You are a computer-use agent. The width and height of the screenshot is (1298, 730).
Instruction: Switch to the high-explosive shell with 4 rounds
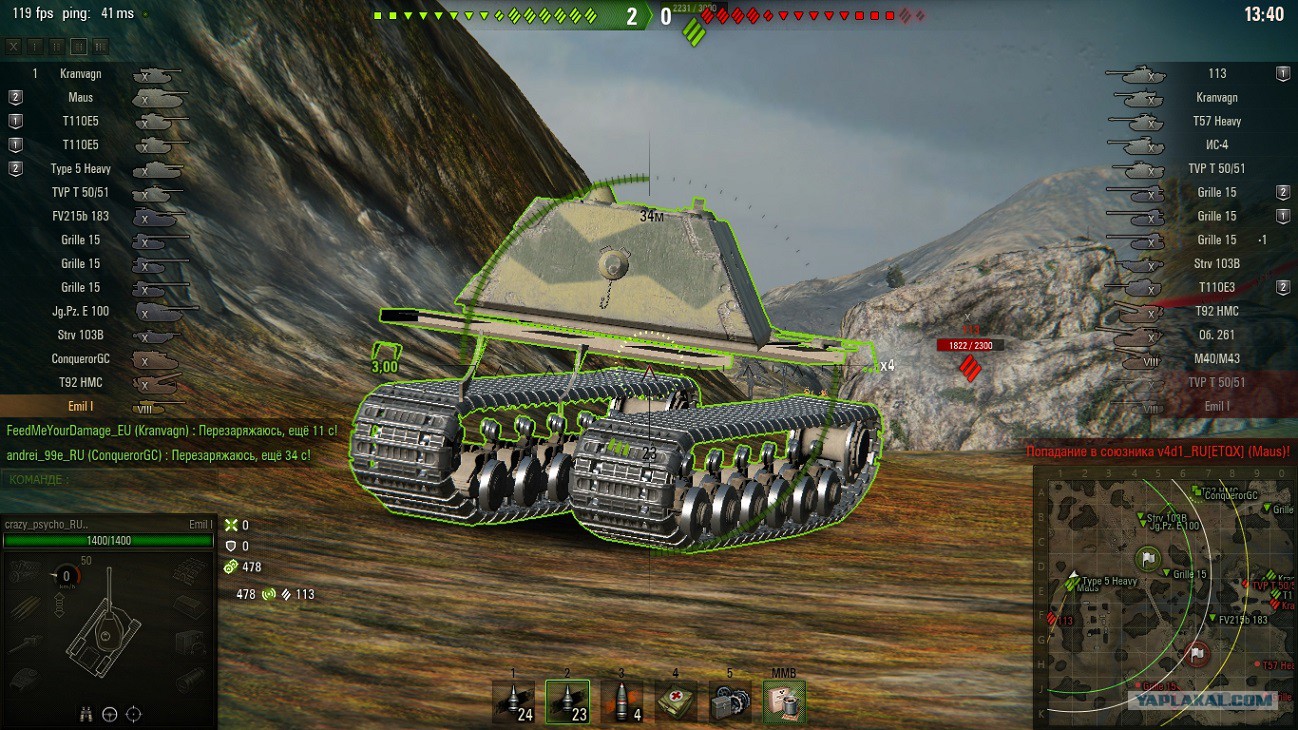tap(621, 702)
